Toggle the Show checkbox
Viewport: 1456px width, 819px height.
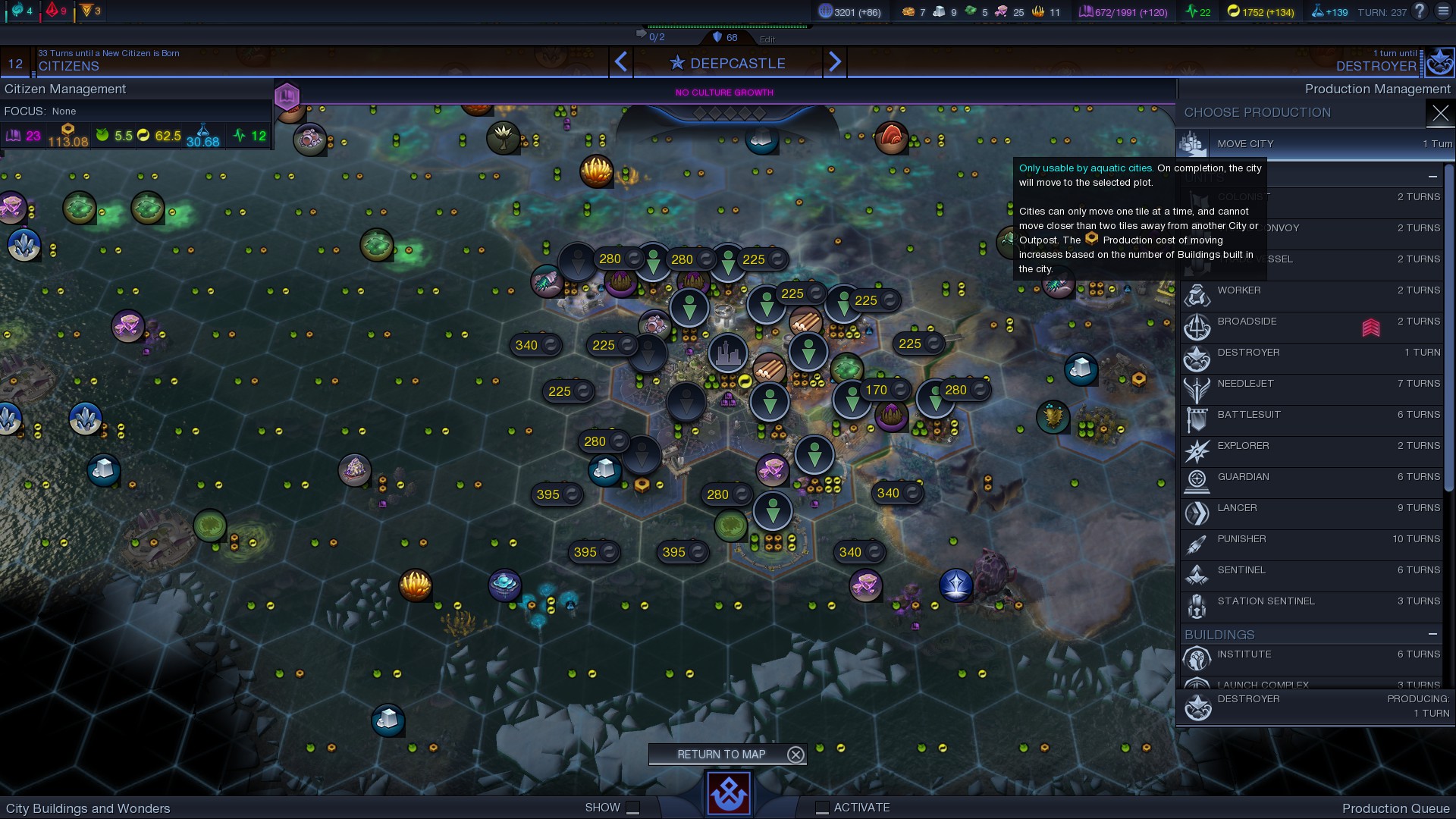[633, 808]
